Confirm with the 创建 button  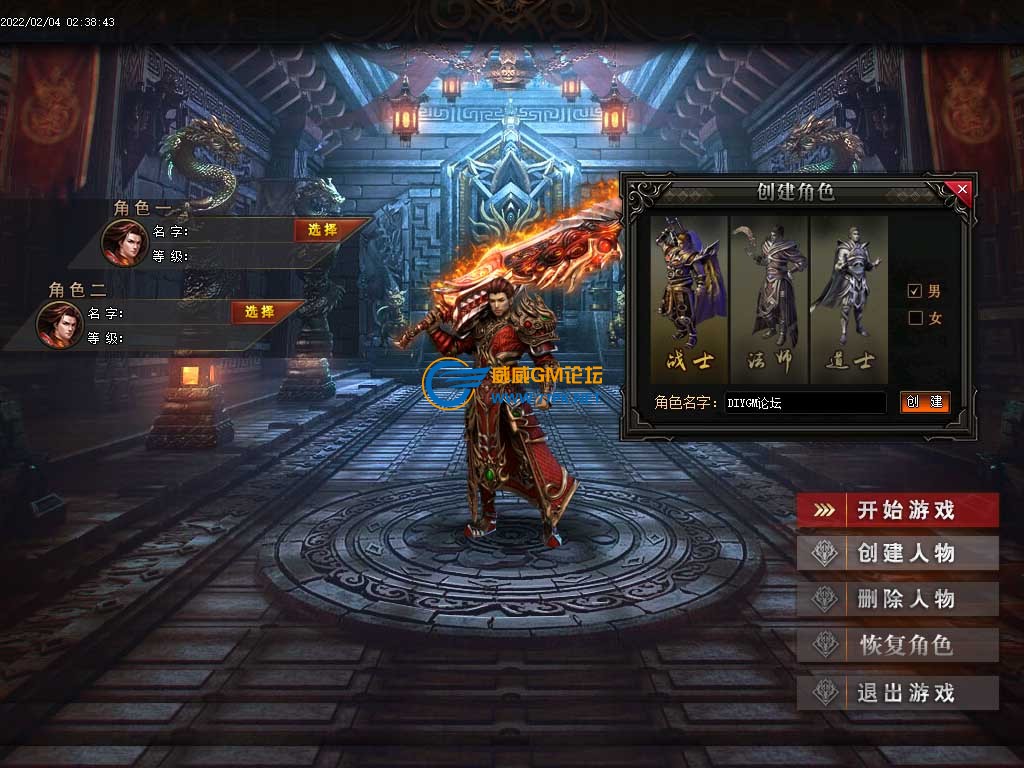pos(924,402)
